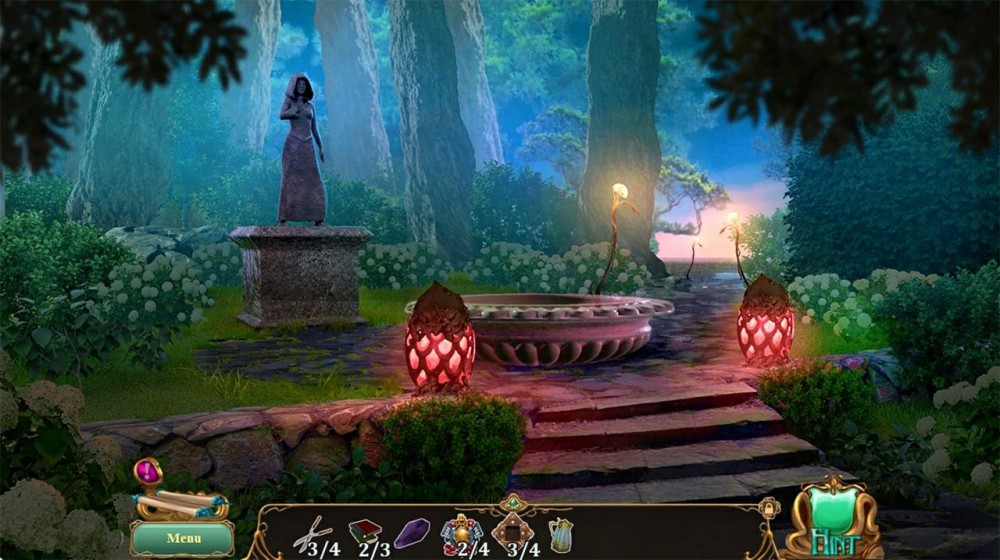Open the scroll with the pink gem
This screenshot has width=1000, height=560.
coord(169,496)
